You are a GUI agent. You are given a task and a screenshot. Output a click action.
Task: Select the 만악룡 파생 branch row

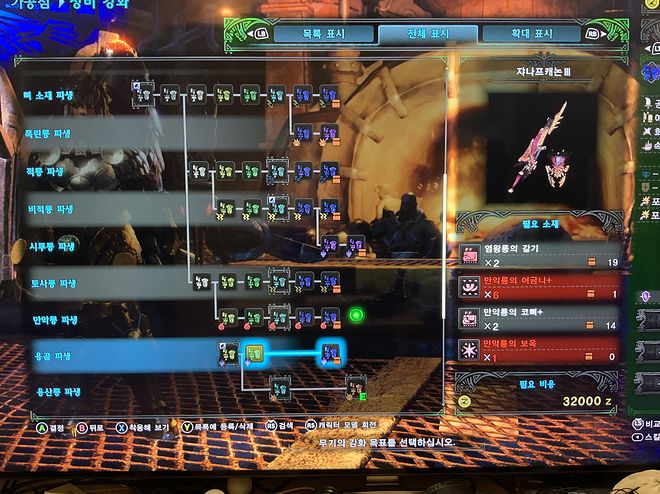coord(55,320)
